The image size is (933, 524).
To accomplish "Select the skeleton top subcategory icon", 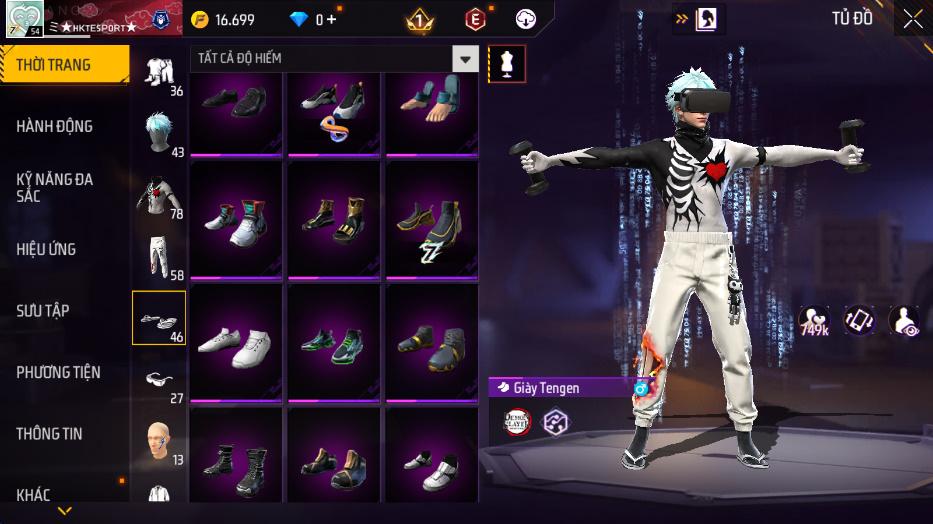I will coord(157,196).
